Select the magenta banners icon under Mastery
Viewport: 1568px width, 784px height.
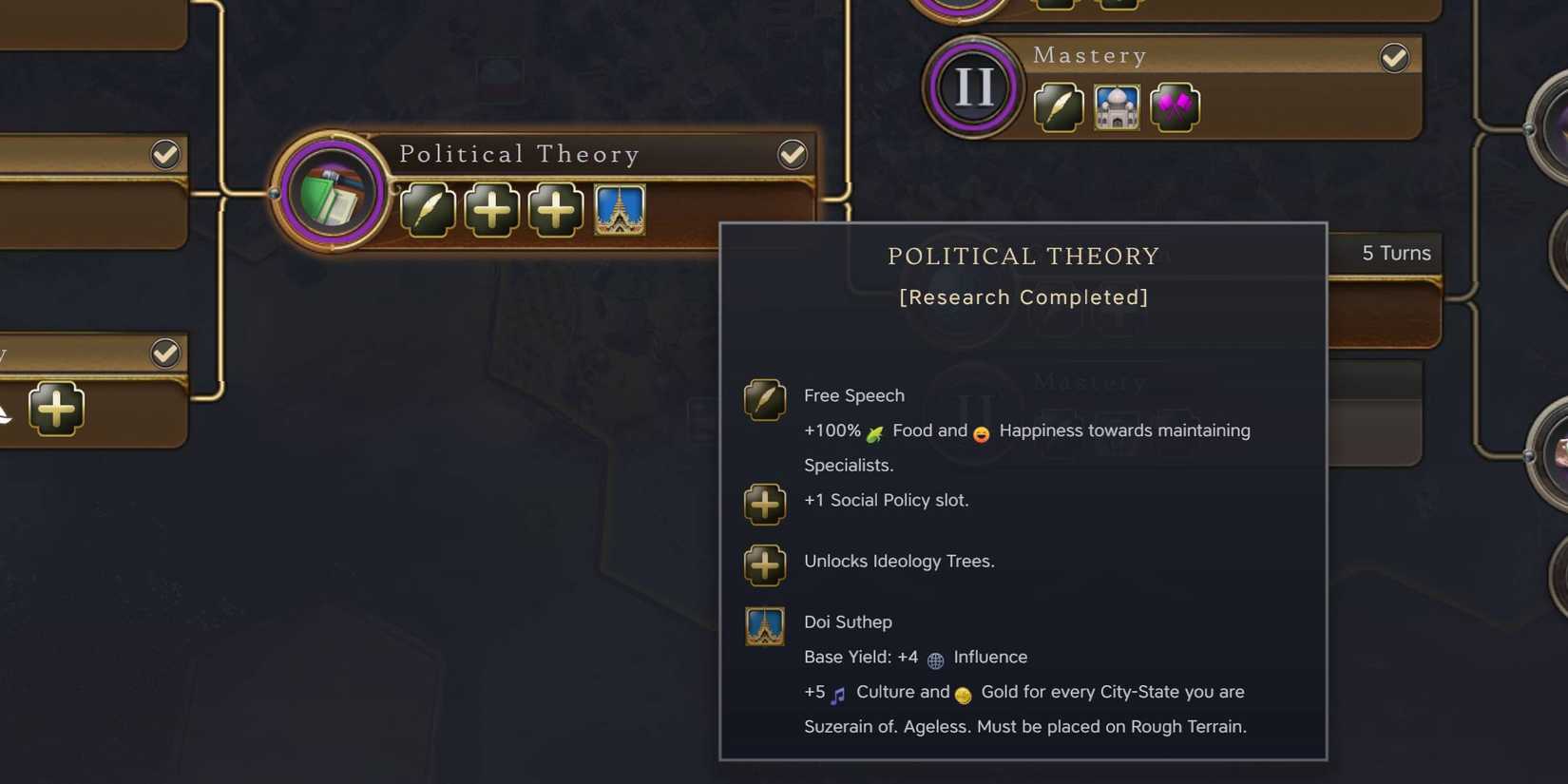click(1175, 107)
